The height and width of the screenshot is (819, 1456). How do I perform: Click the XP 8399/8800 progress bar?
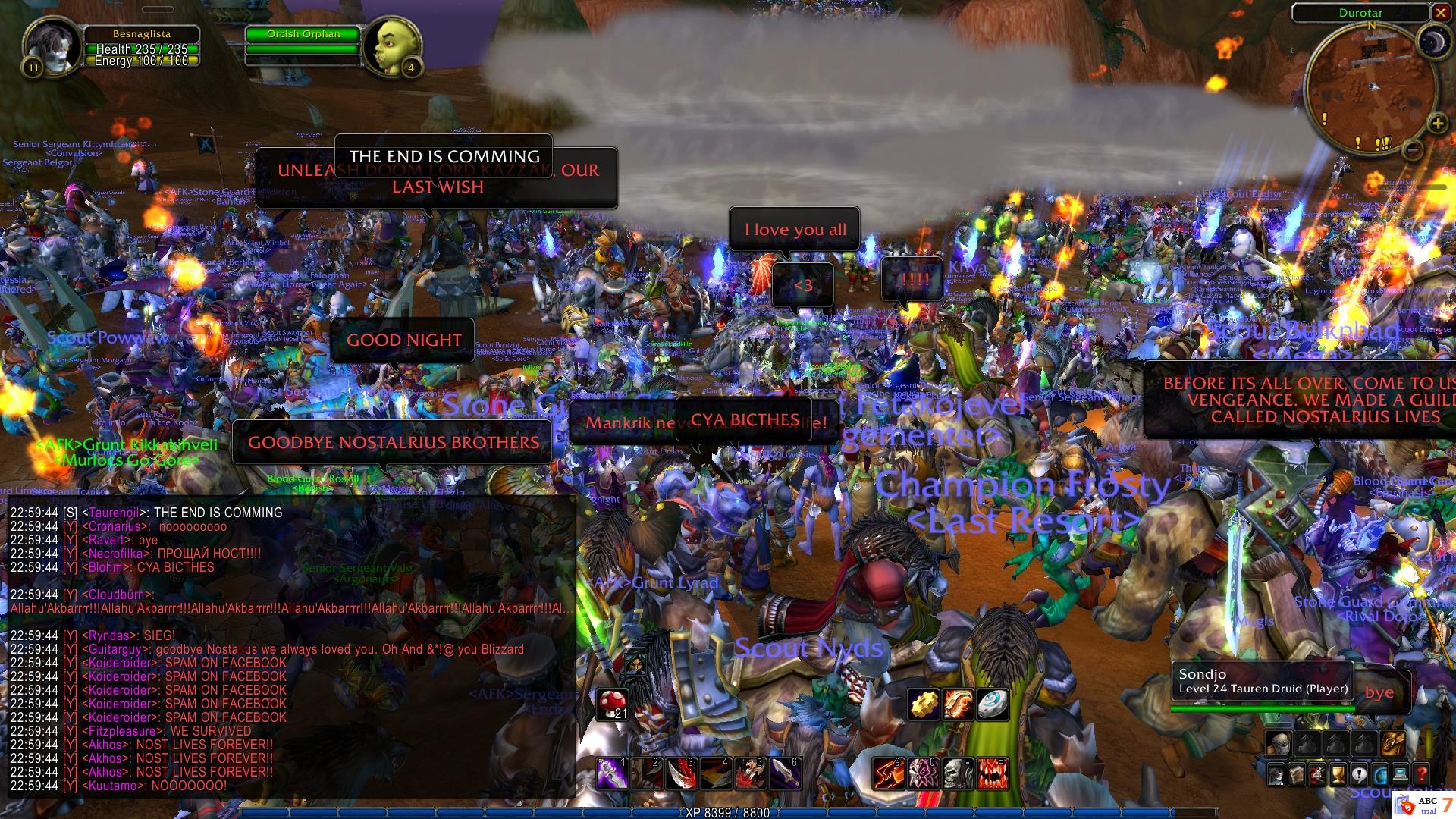tap(728, 813)
